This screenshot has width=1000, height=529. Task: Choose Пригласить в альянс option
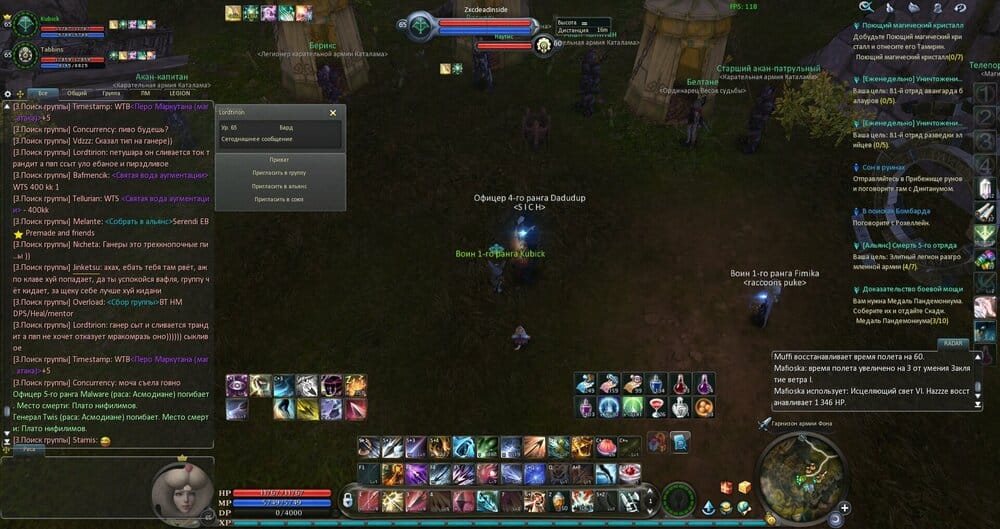tap(279, 186)
